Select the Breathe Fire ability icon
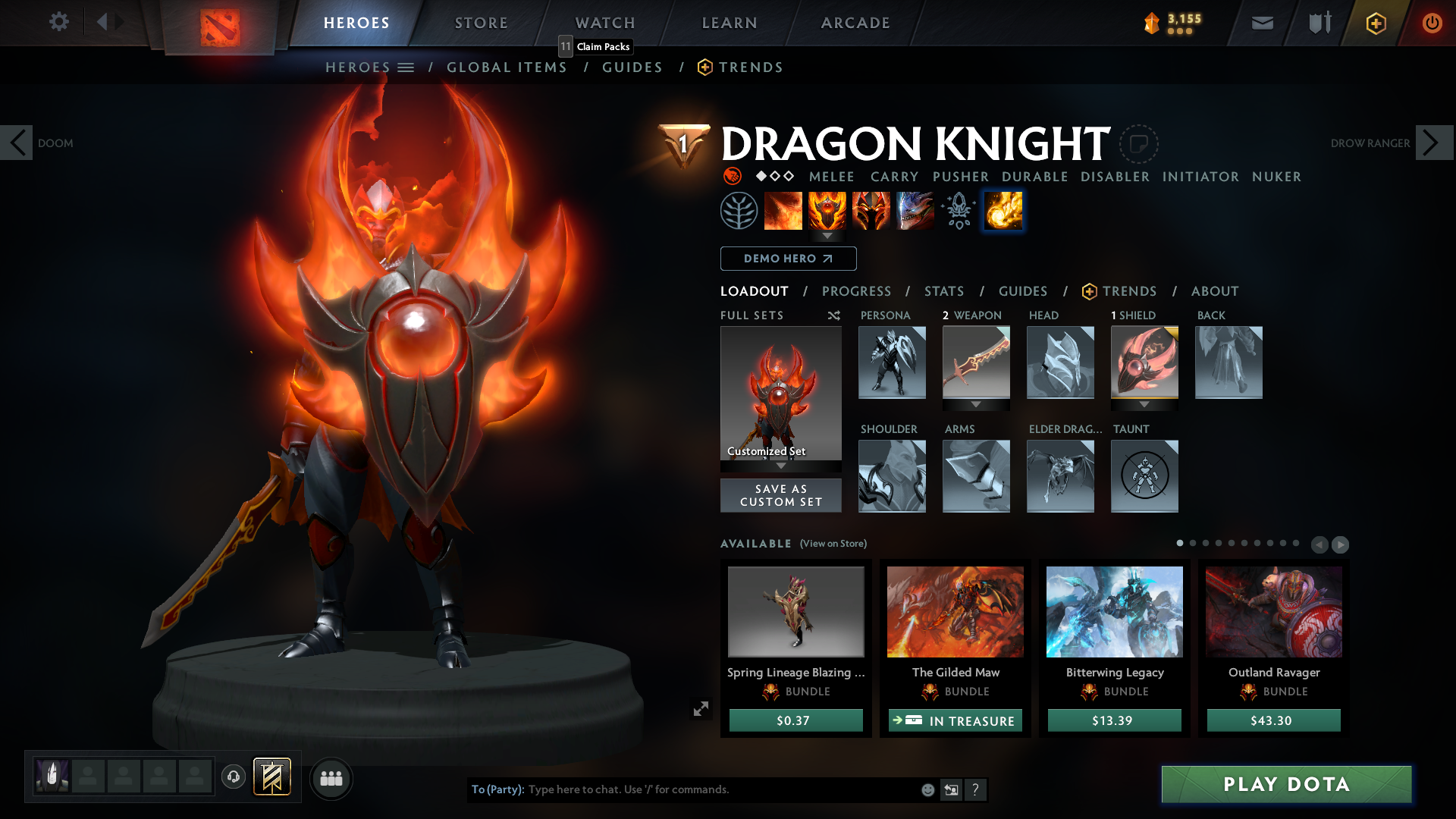1456x819 pixels. [x=783, y=211]
